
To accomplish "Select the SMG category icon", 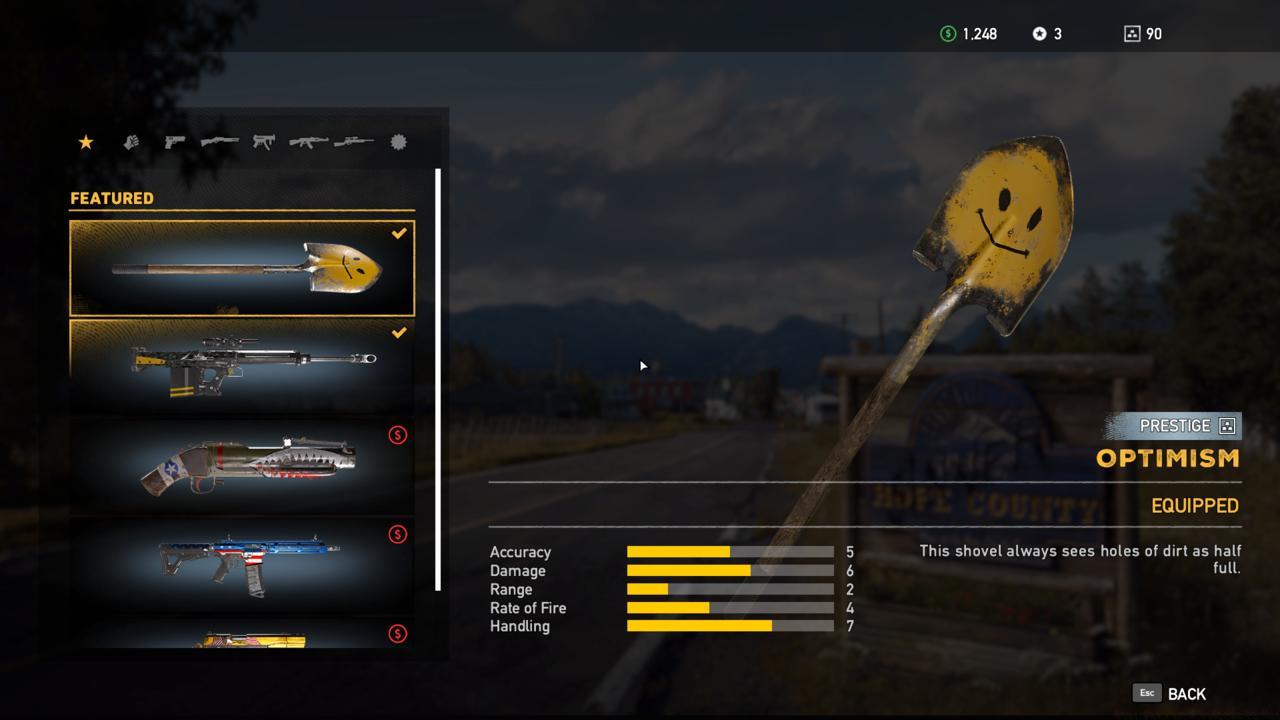I will [262, 141].
